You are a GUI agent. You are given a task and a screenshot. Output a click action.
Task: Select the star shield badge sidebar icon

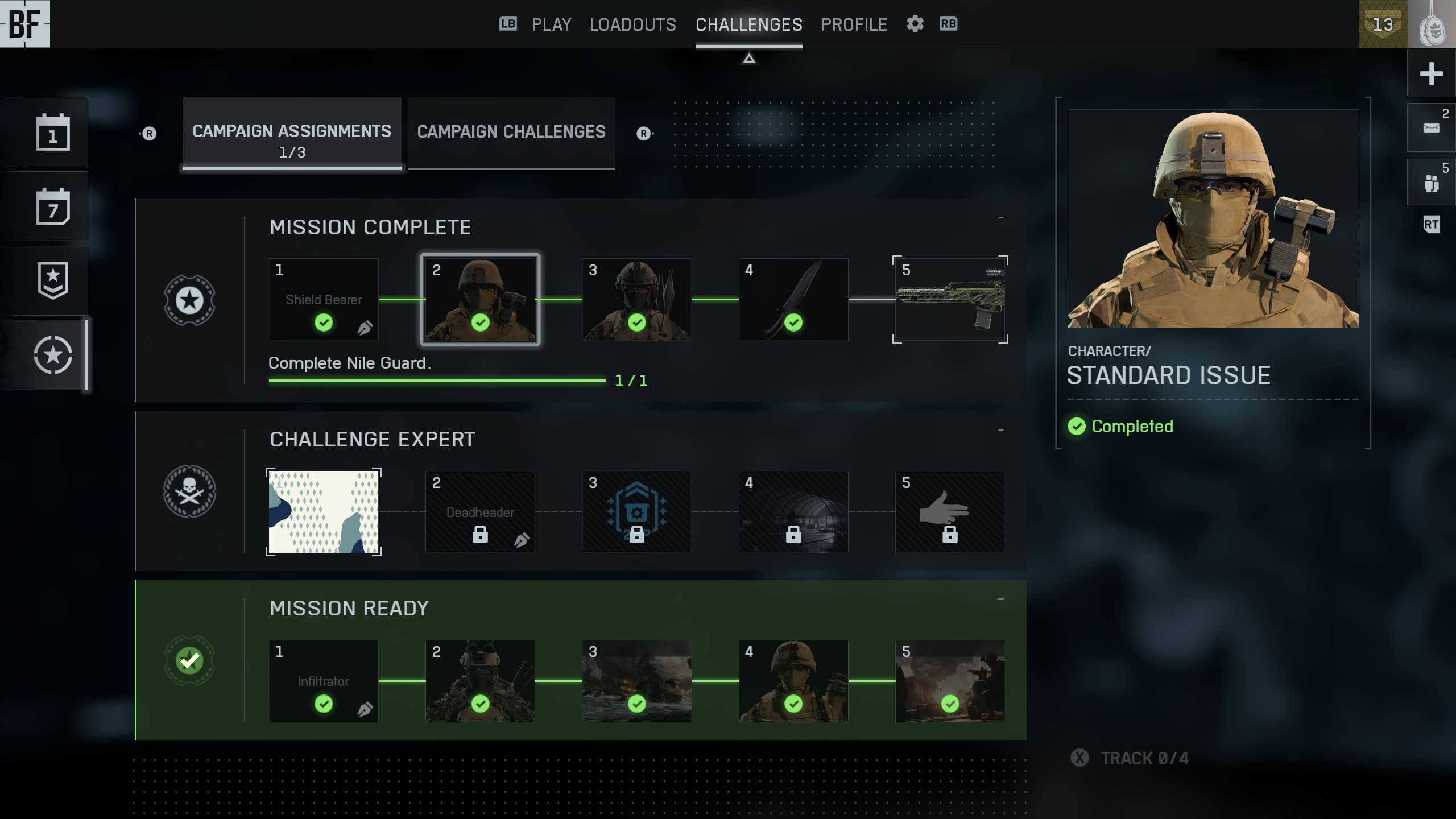pyautogui.click(x=53, y=280)
